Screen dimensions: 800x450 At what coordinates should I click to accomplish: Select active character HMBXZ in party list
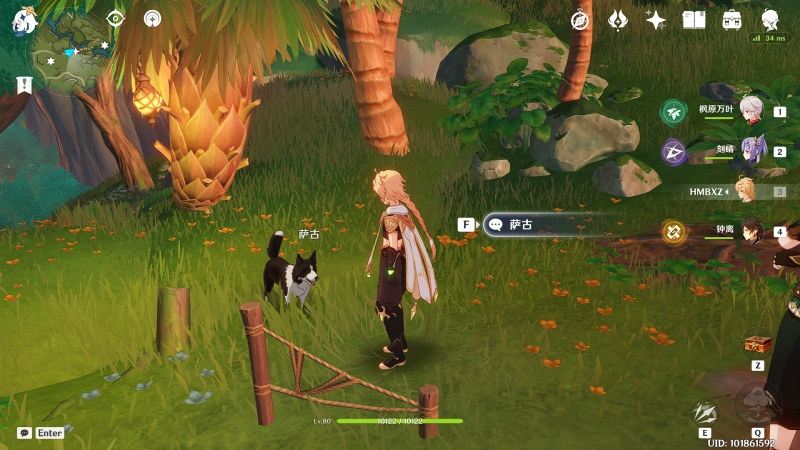[x=746, y=191]
